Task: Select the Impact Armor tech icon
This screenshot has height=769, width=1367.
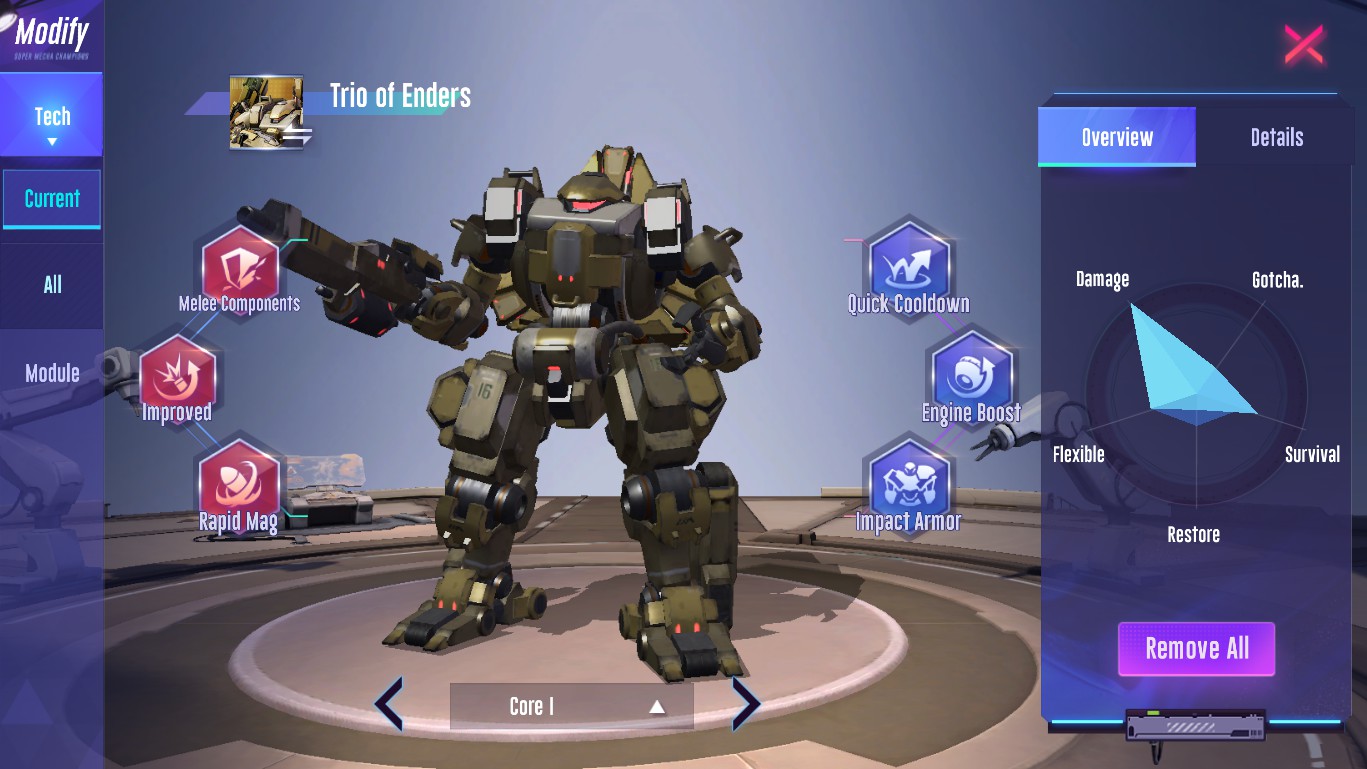Action: 908,482
